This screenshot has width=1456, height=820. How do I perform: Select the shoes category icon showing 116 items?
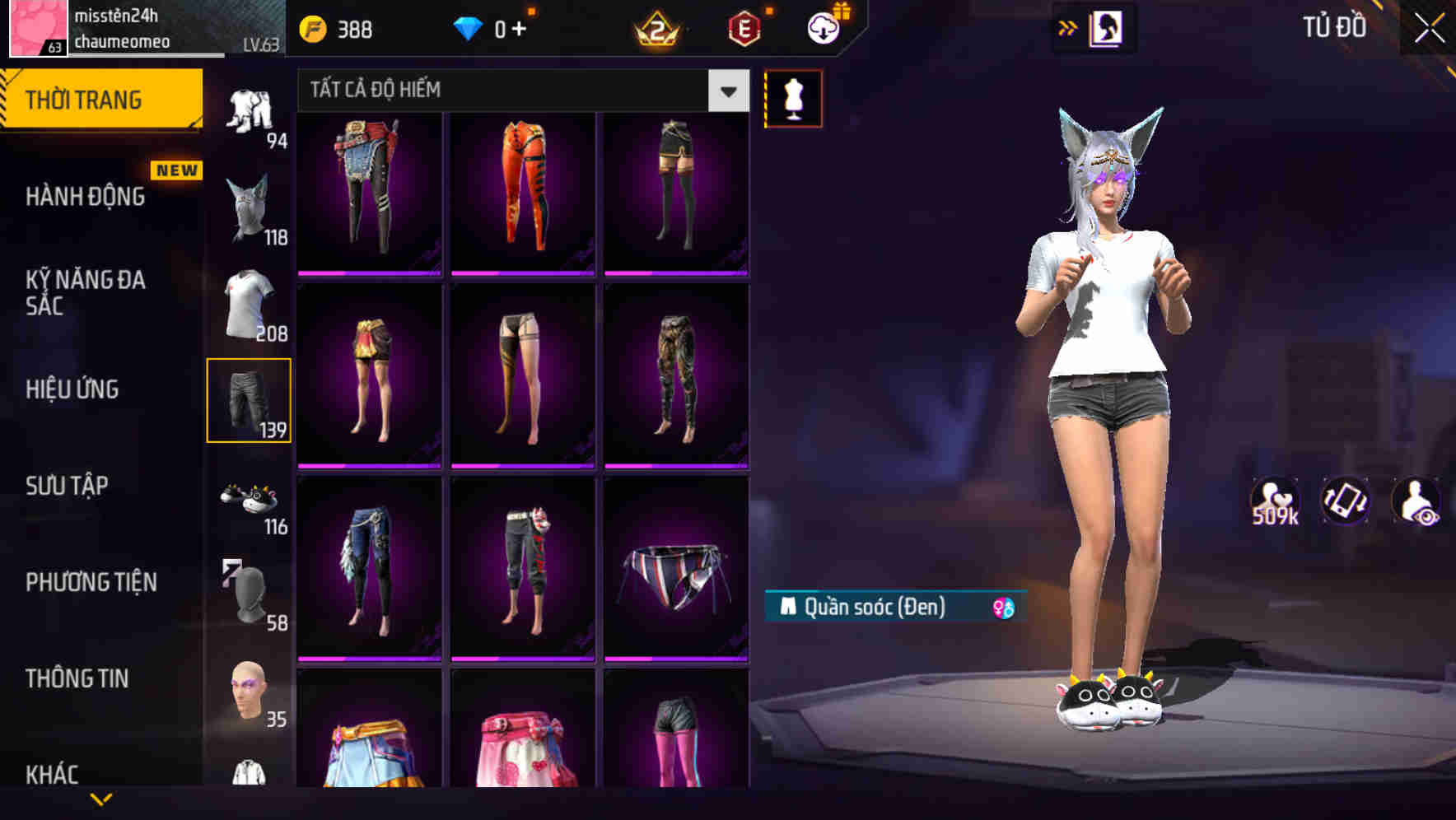coord(250,501)
